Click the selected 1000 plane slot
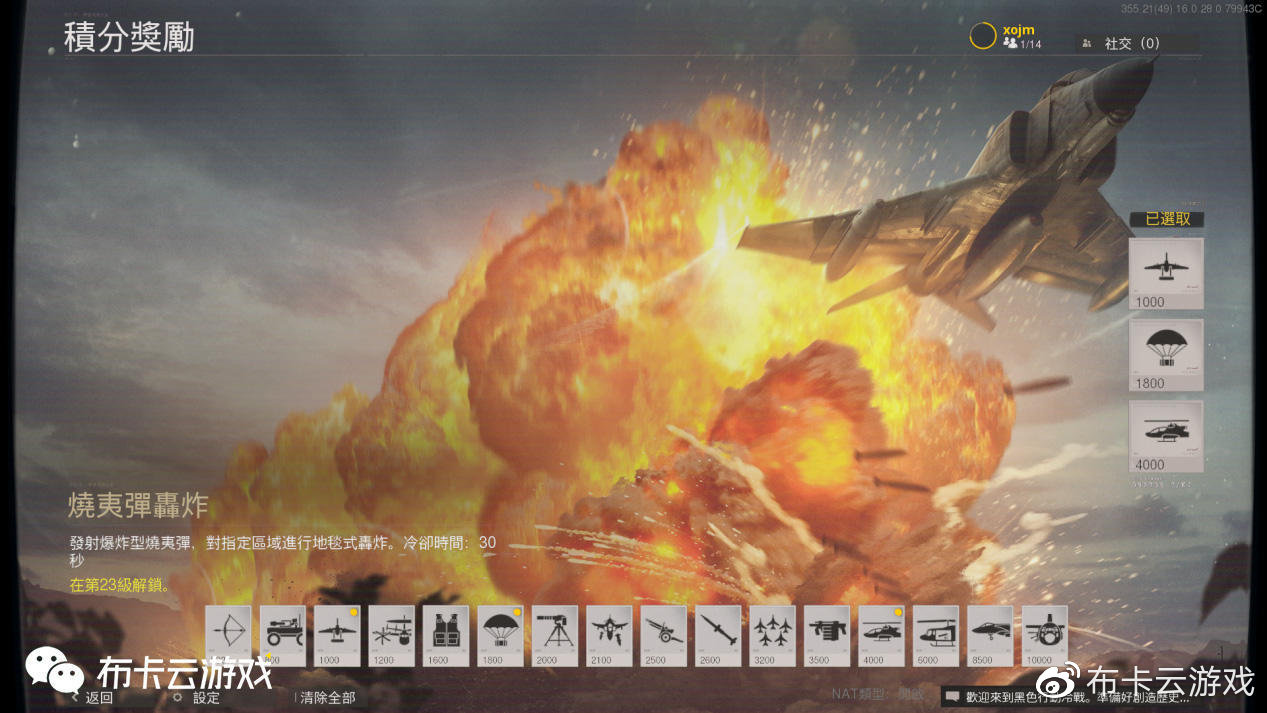The image size is (1267, 713). [1166, 272]
